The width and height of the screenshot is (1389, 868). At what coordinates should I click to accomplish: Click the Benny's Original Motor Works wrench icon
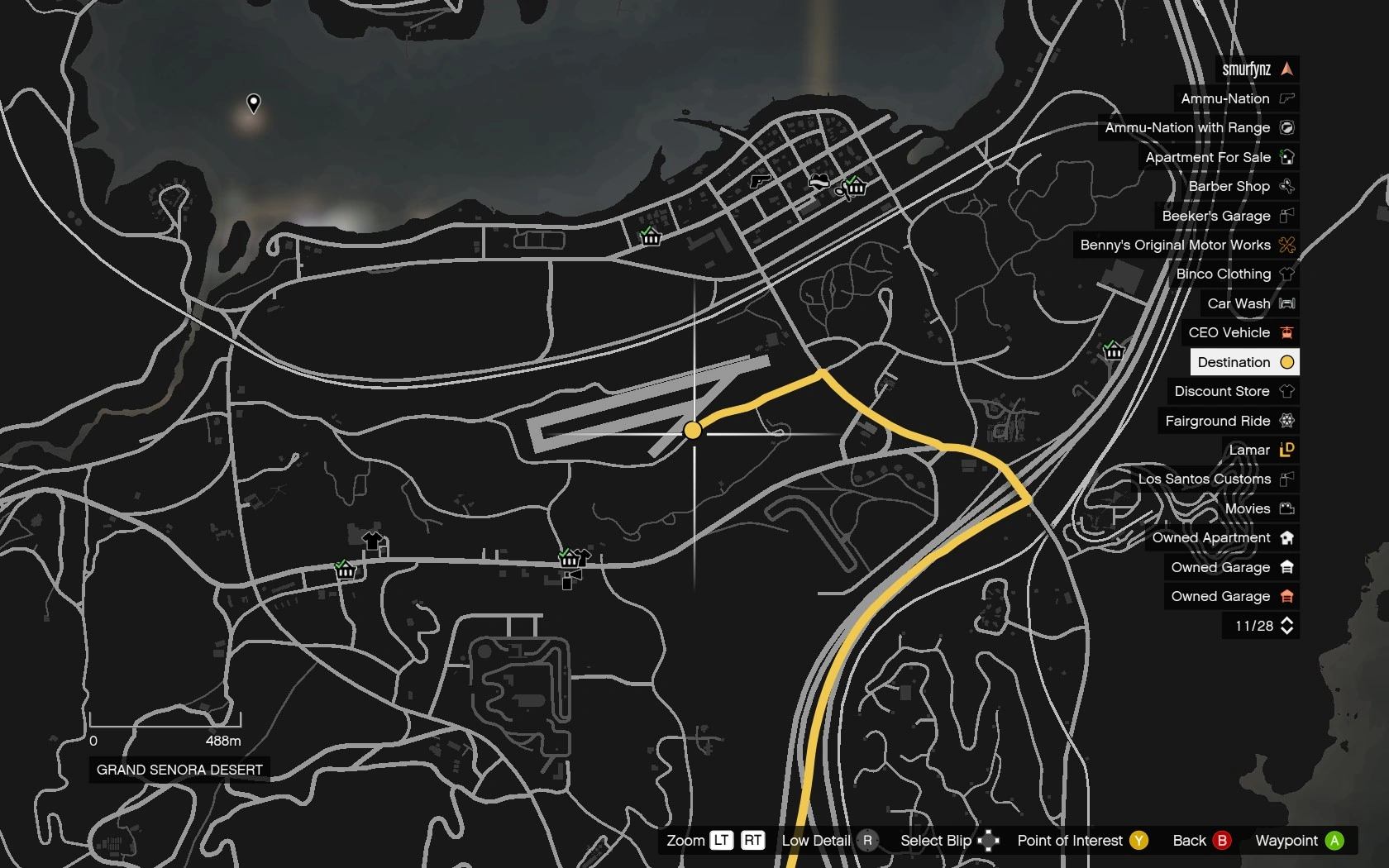tap(1286, 245)
